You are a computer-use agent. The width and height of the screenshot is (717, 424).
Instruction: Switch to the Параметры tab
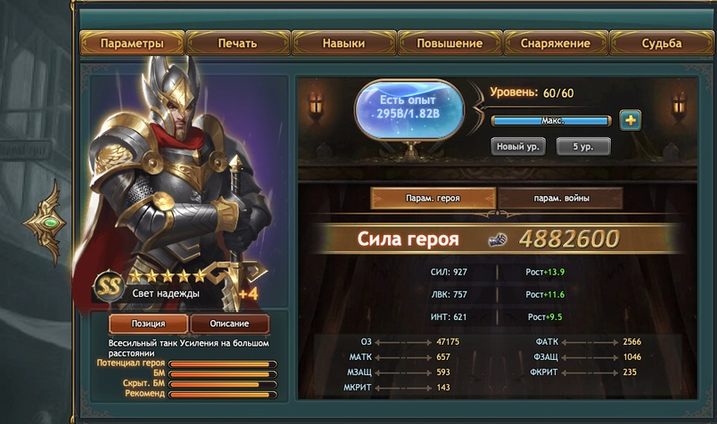pyautogui.click(x=131, y=43)
